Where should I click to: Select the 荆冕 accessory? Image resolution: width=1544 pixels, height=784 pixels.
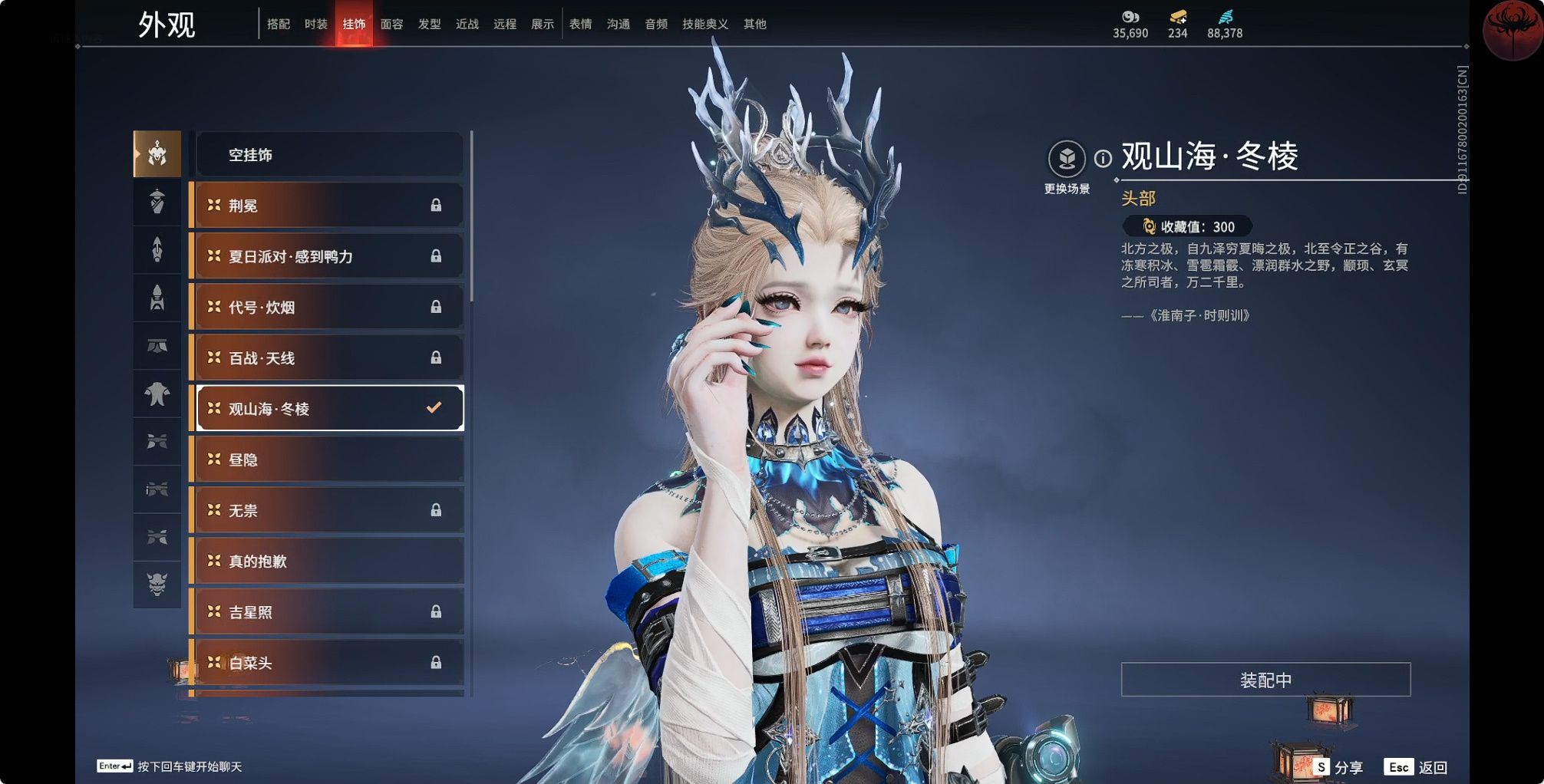pyautogui.click(x=329, y=206)
